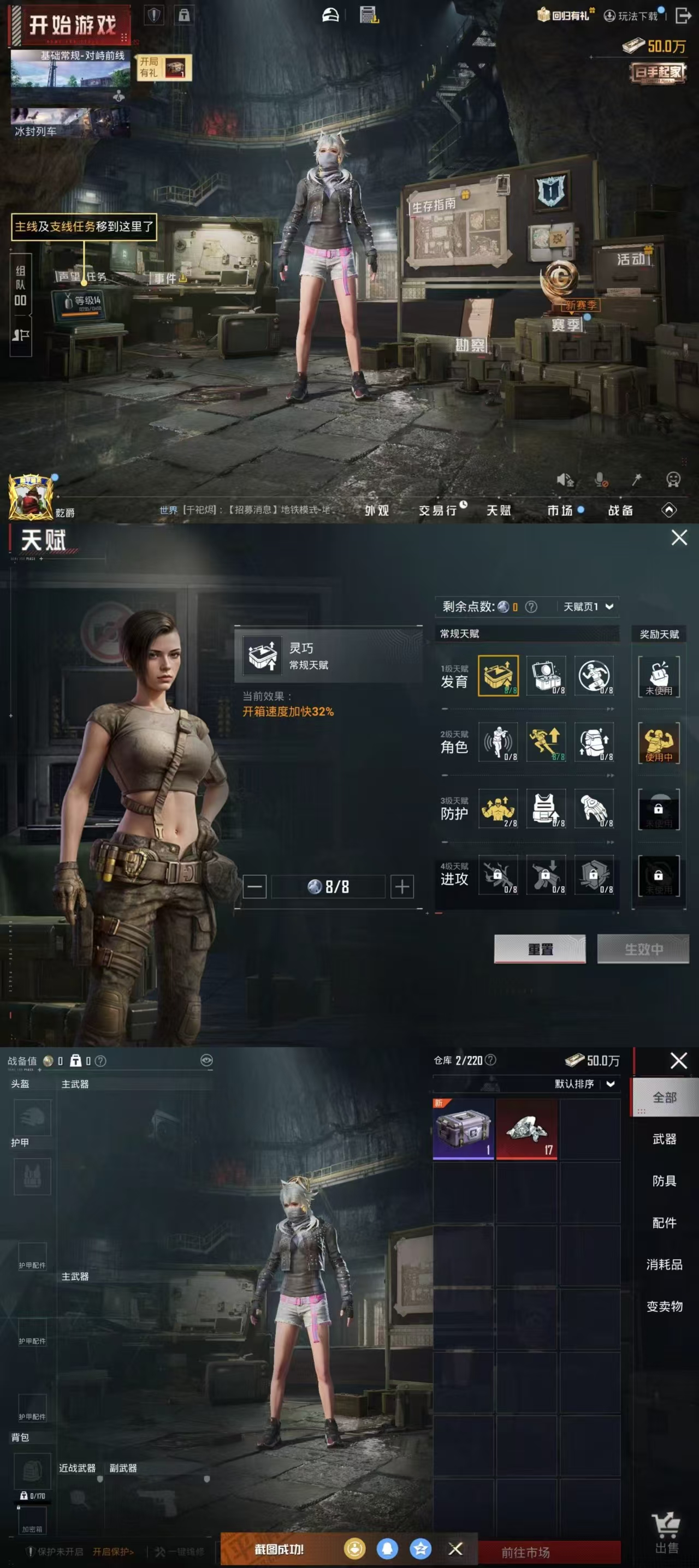
Task: Open the 默认排序 sorting dropdown
Action: pos(584,1083)
